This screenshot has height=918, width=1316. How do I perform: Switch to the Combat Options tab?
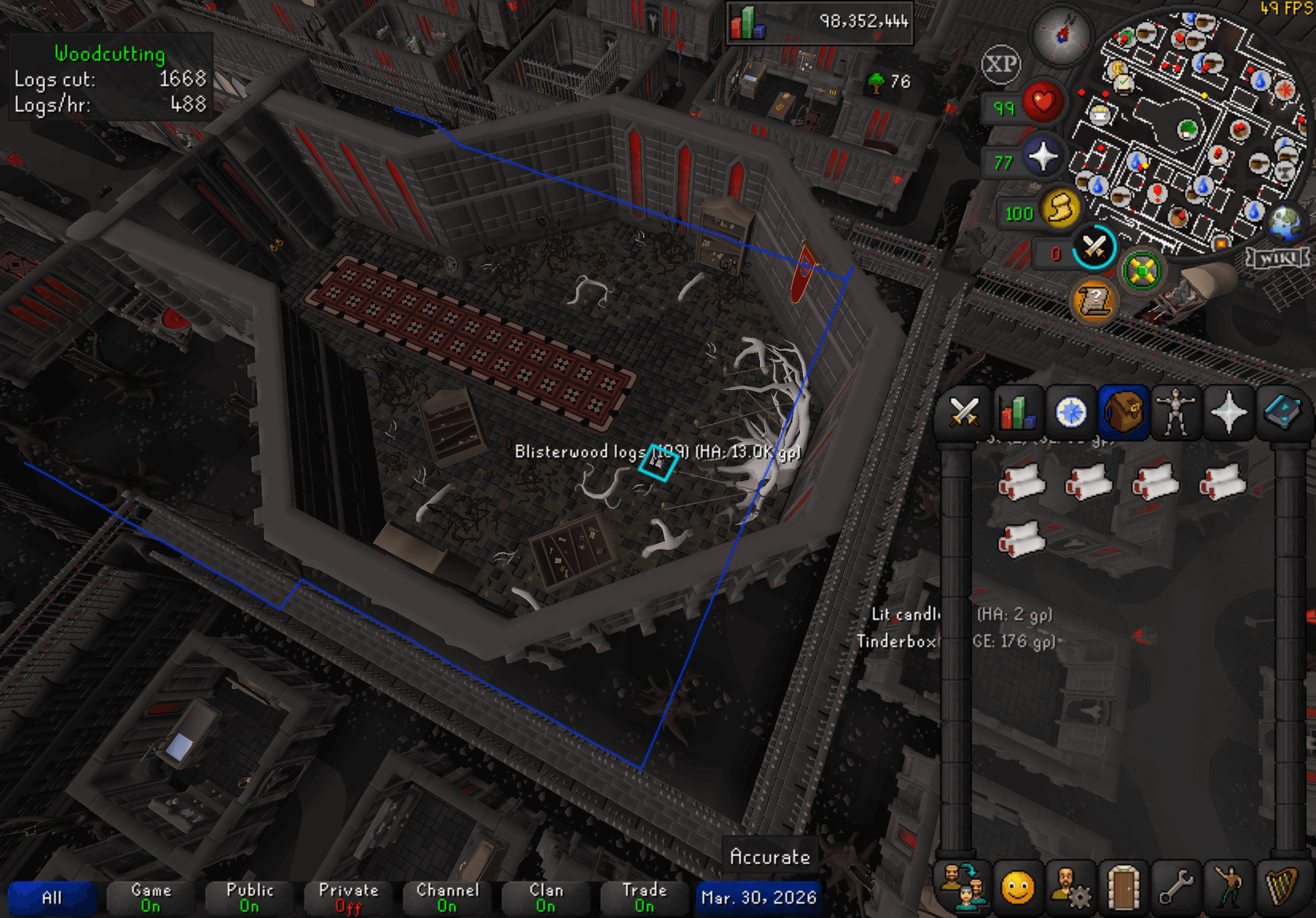(965, 413)
